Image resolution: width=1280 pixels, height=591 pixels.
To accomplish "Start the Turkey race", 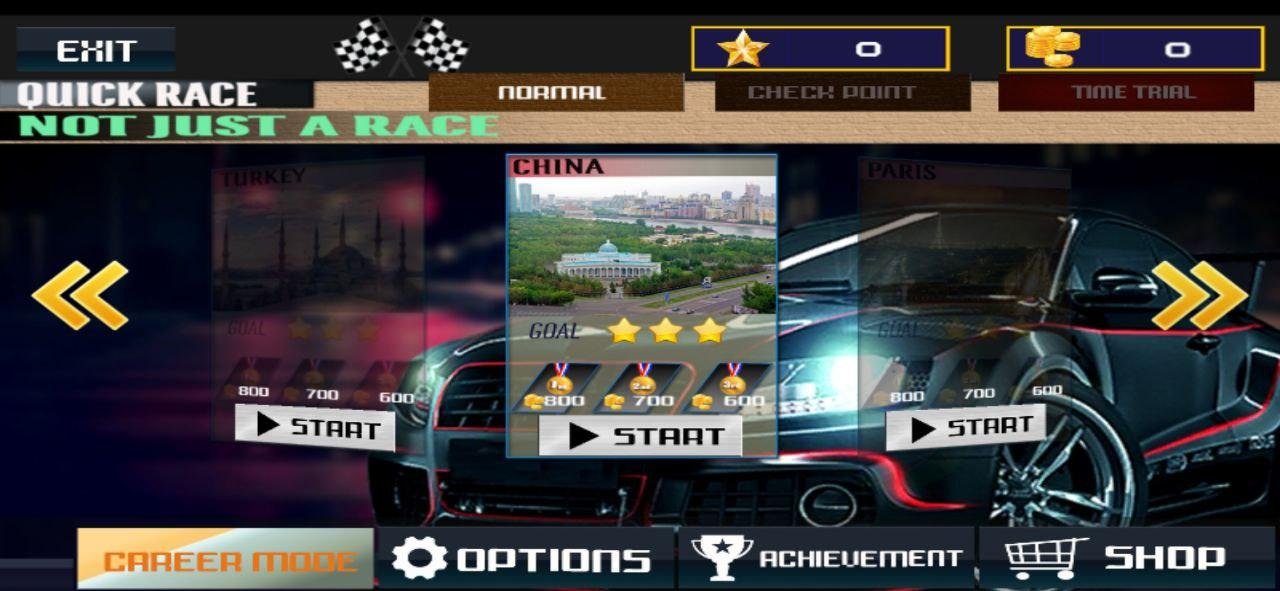I will click(x=316, y=428).
